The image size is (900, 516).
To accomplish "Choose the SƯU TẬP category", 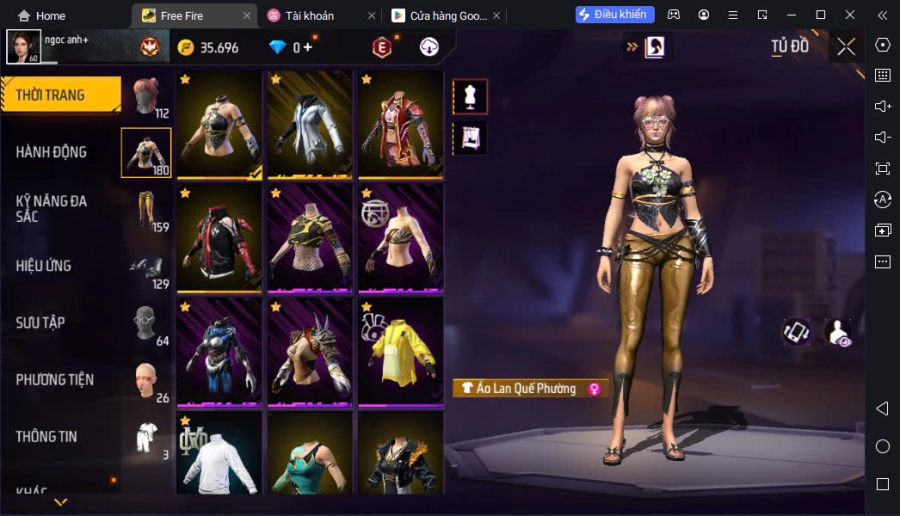I will [x=41, y=323].
